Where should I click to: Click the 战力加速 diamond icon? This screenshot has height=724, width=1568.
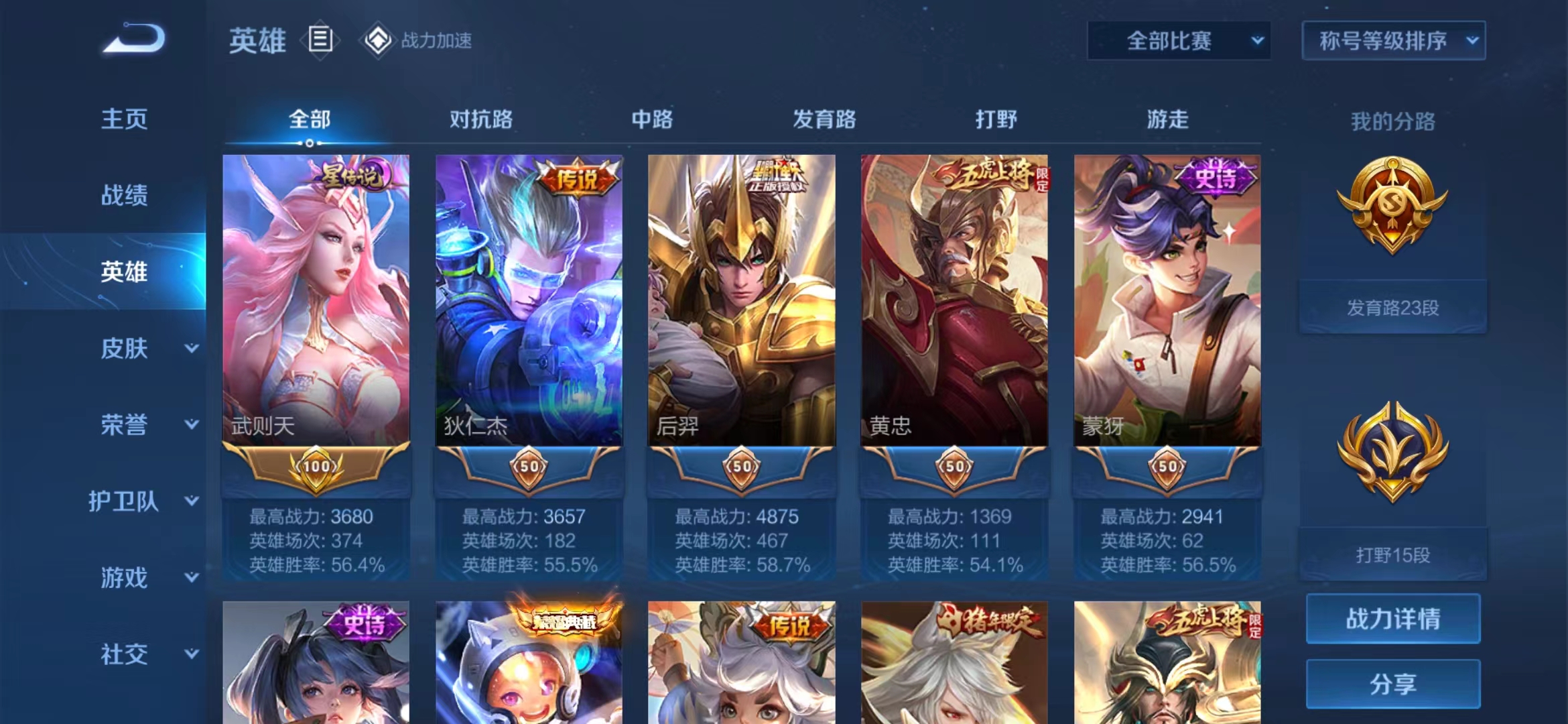(x=379, y=39)
